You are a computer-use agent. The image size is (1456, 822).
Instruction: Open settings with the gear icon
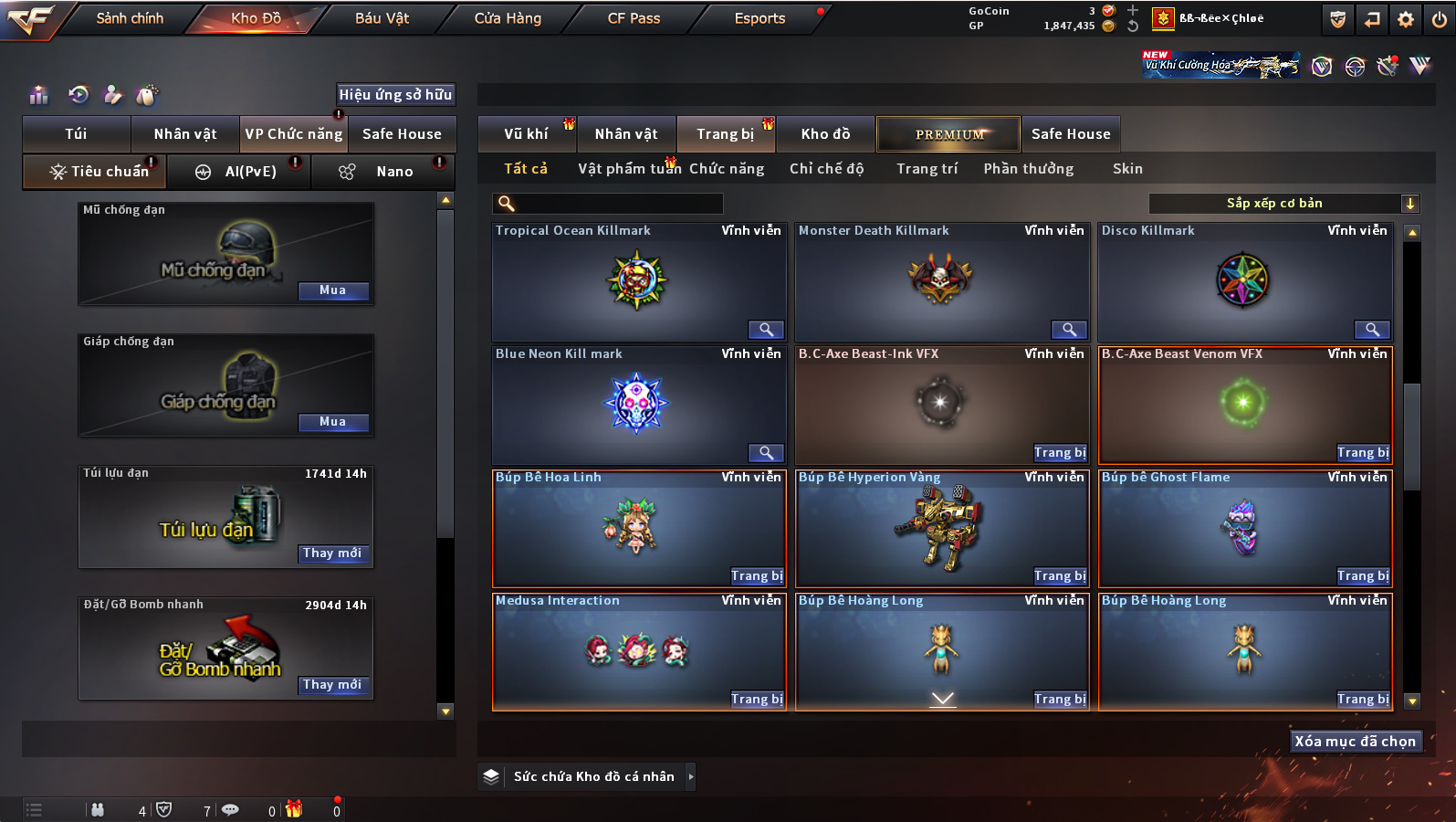click(1406, 19)
